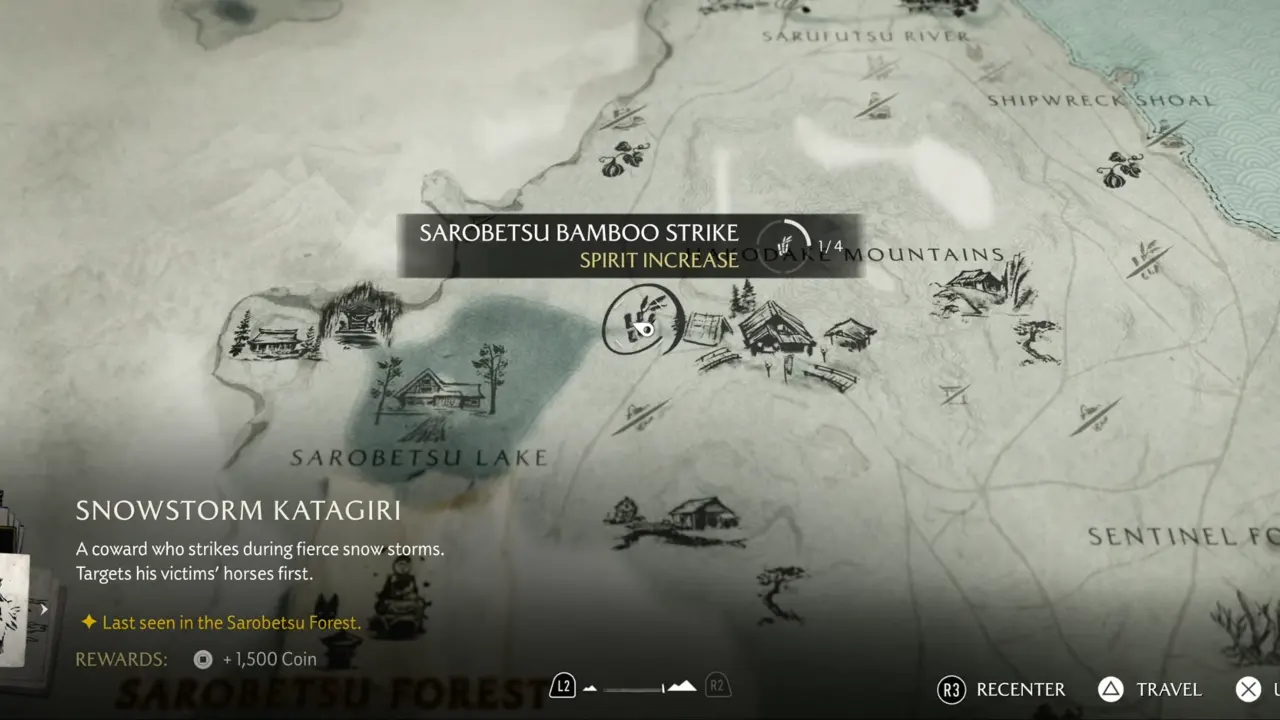Click the bounty card arrow at the left edge
The image size is (1280, 720).
pos(44,609)
